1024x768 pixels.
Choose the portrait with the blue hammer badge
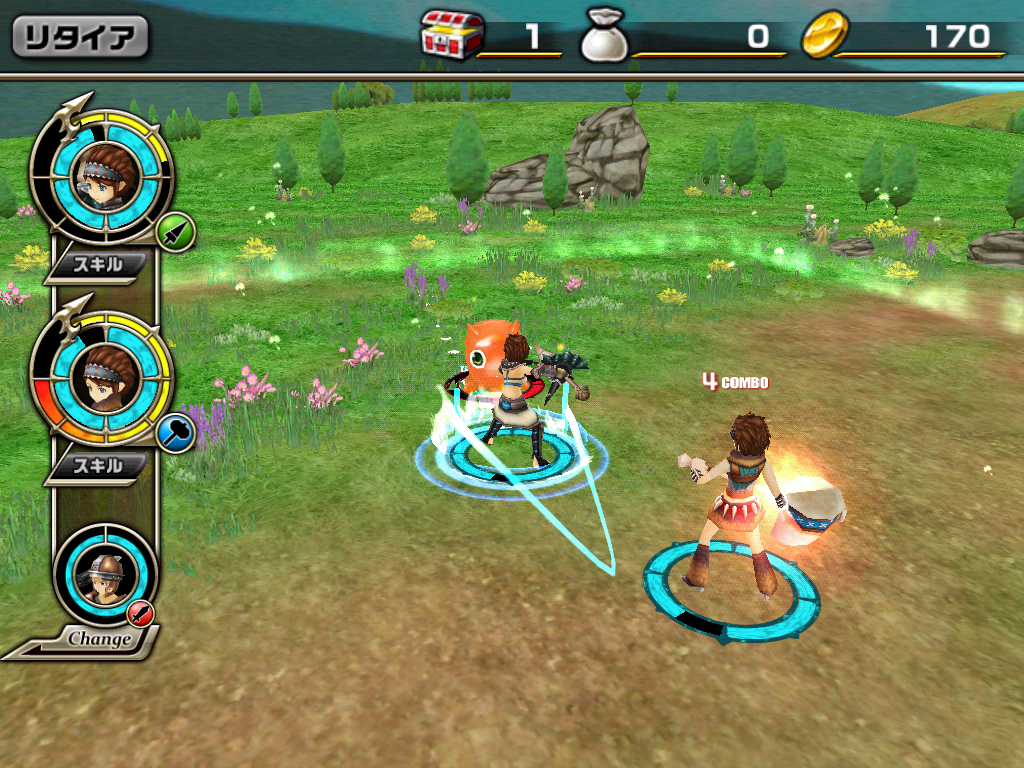coord(101,377)
